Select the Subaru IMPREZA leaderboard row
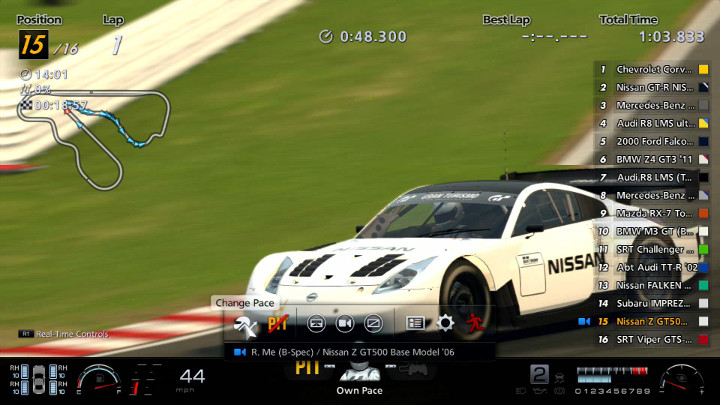The width and height of the screenshot is (720, 405). coord(654,303)
